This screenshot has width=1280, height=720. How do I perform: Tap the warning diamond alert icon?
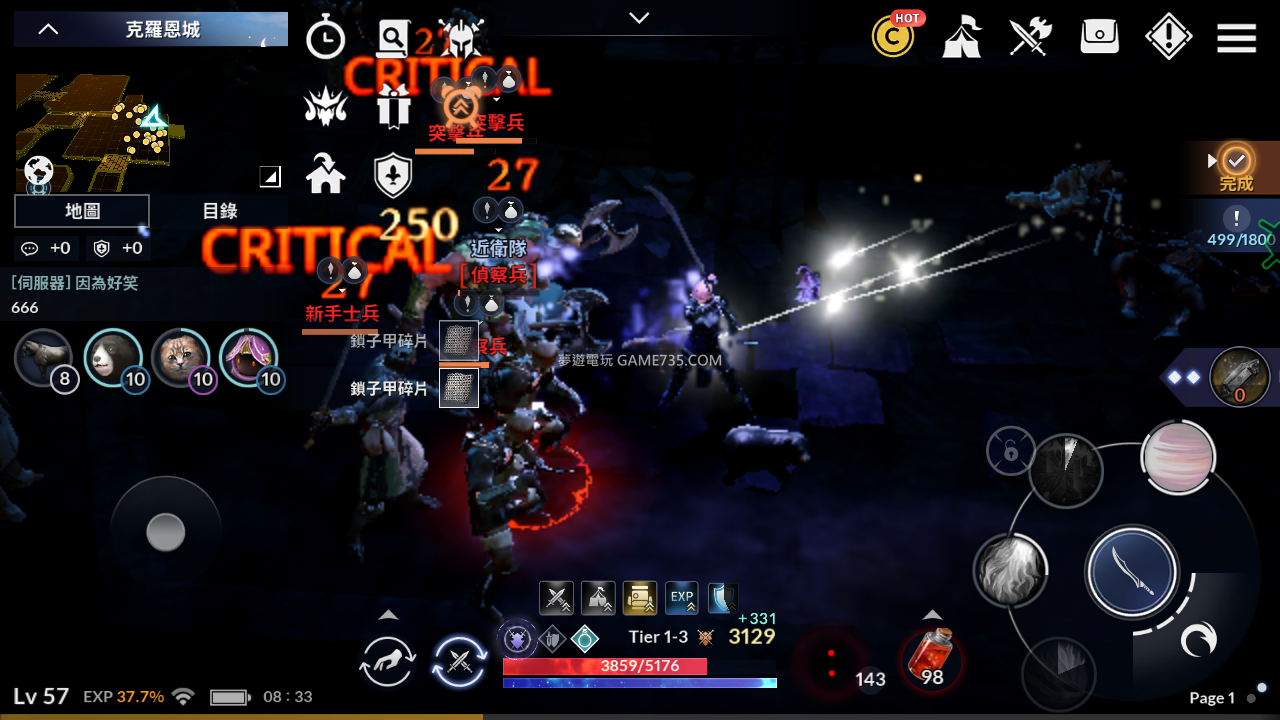click(x=1168, y=36)
